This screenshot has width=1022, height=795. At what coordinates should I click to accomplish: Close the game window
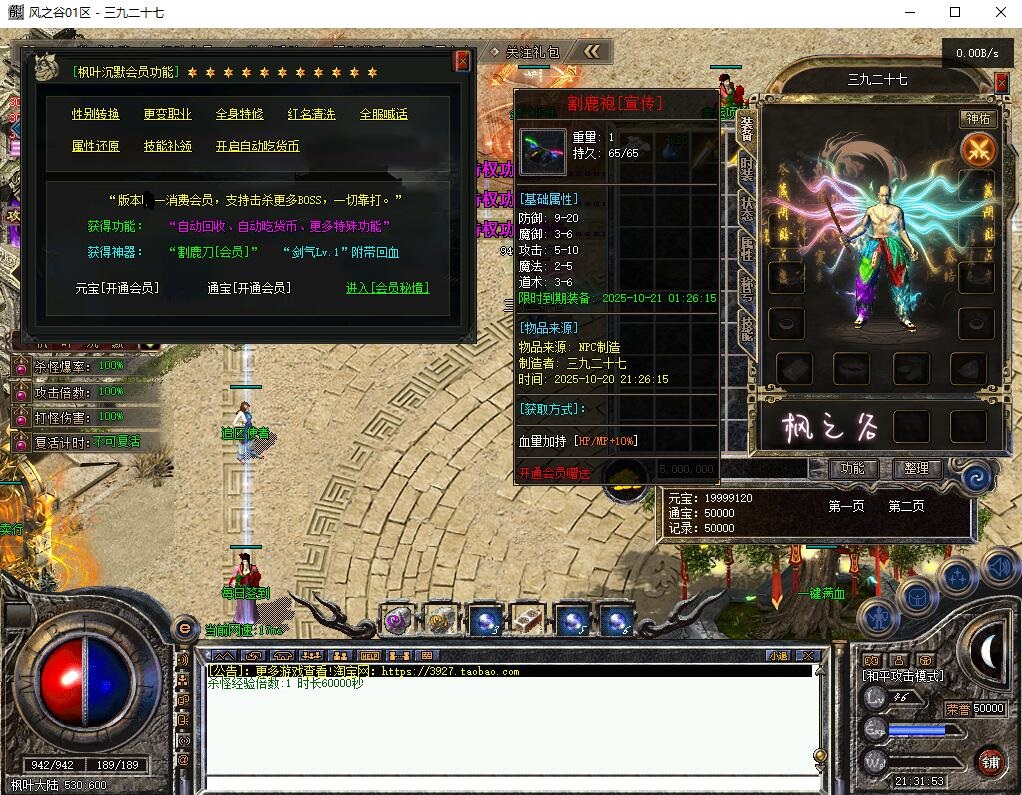999,13
